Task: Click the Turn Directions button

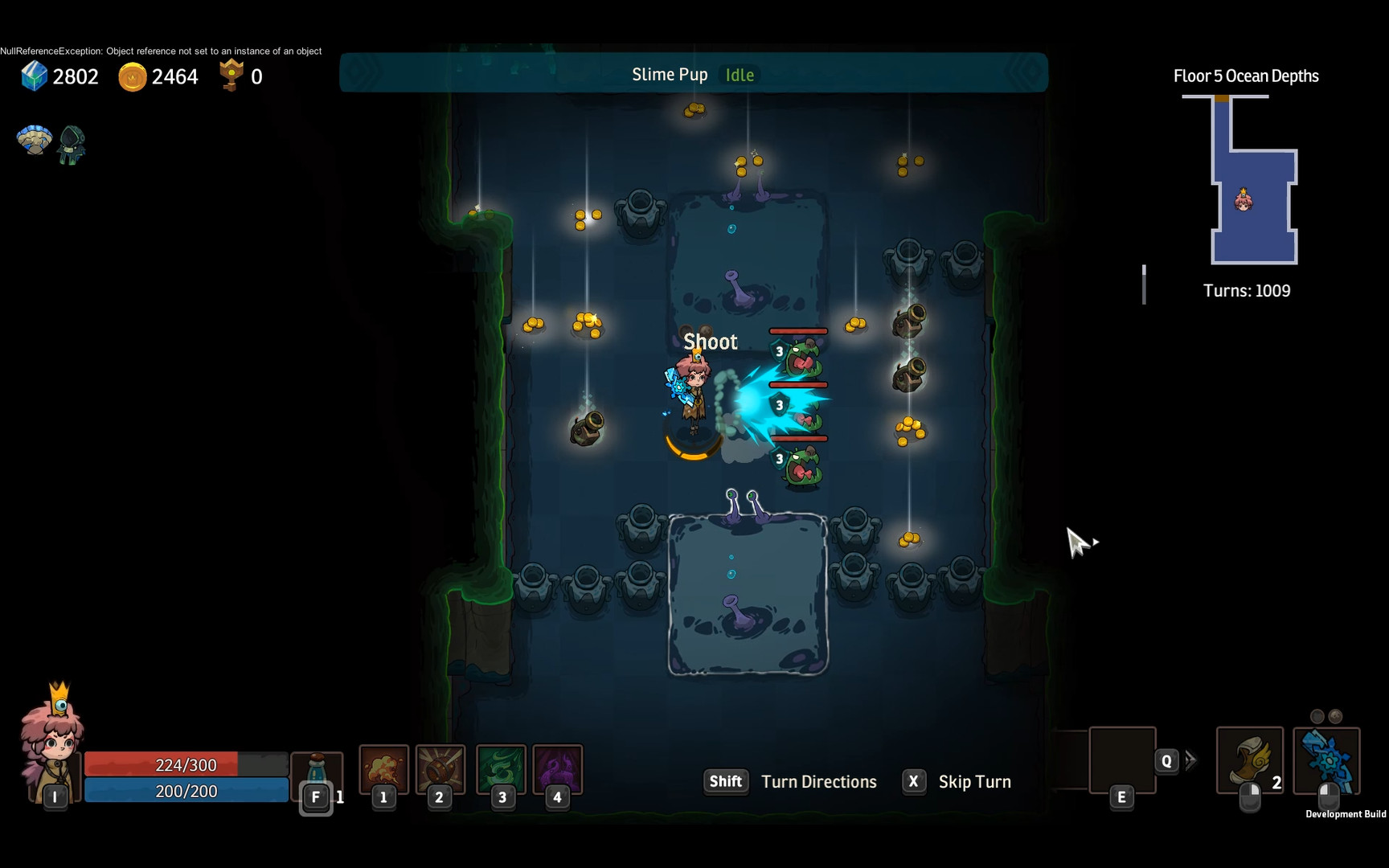Action: 790,782
